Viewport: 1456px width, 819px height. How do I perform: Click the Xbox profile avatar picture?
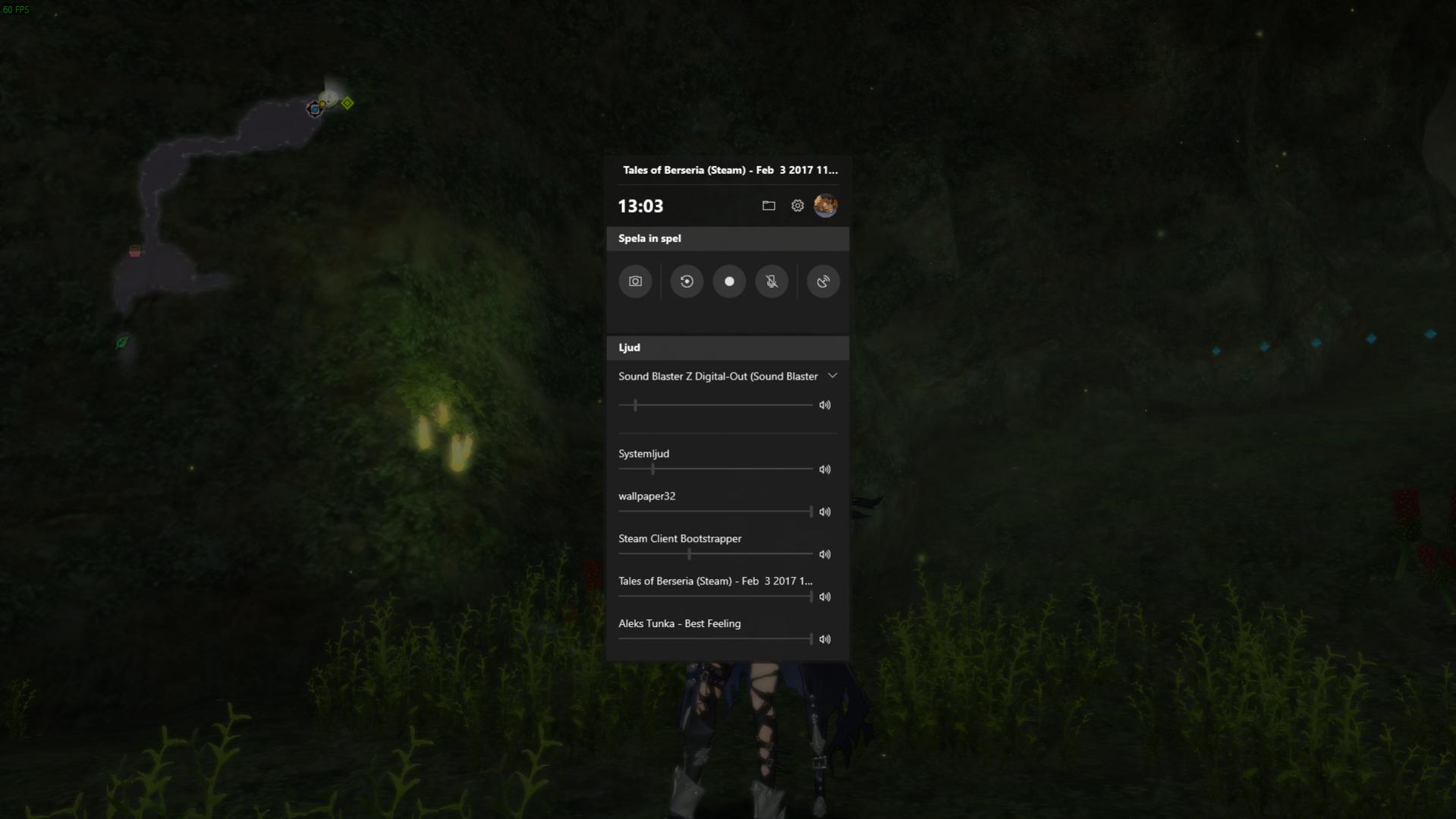825,205
